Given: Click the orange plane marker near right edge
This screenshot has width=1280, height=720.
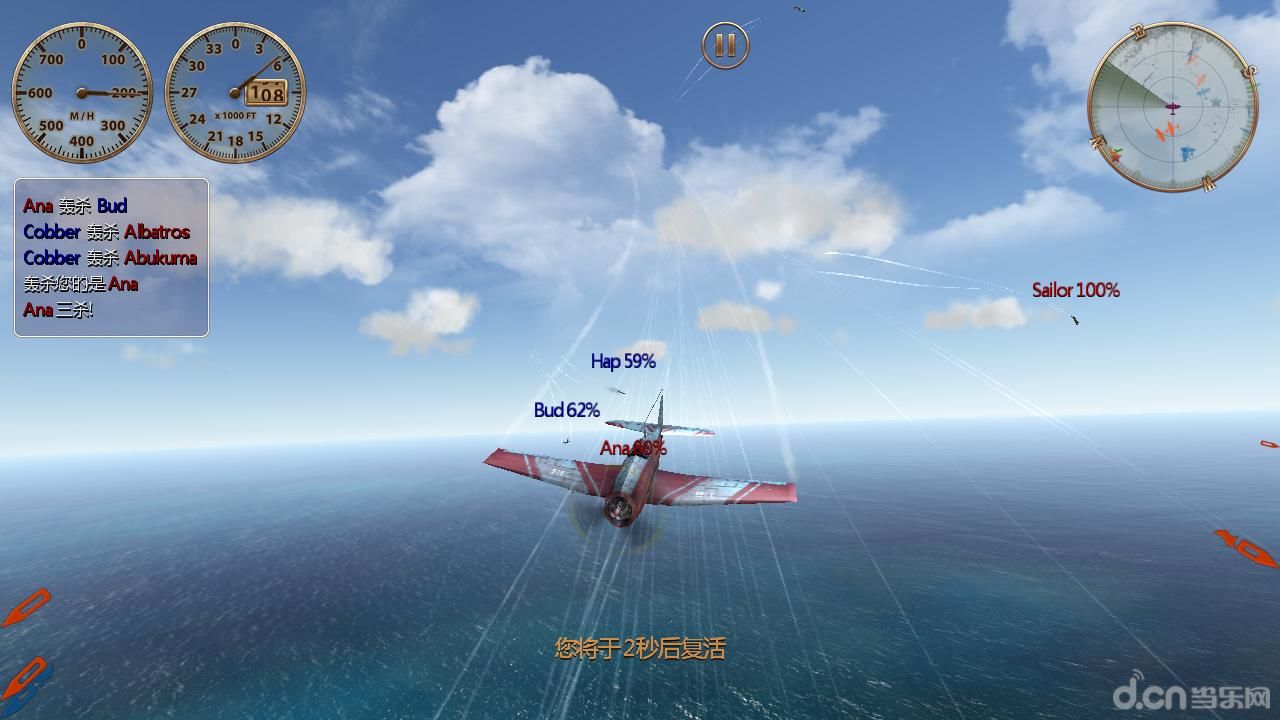Looking at the screenshot, I should click(x=1242, y=545).
